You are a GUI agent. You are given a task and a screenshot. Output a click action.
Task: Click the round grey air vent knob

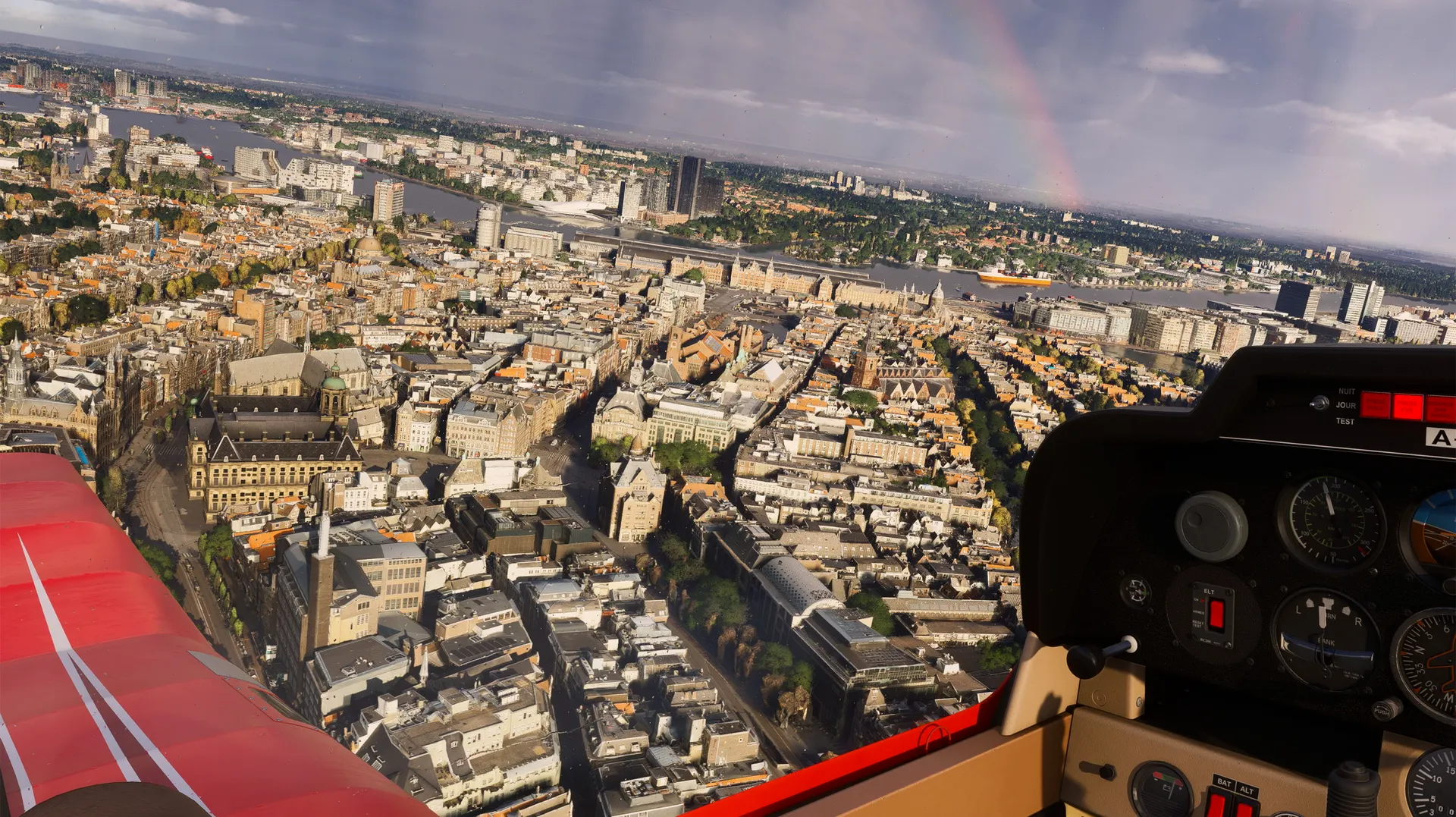click(x=1211, y=526)
